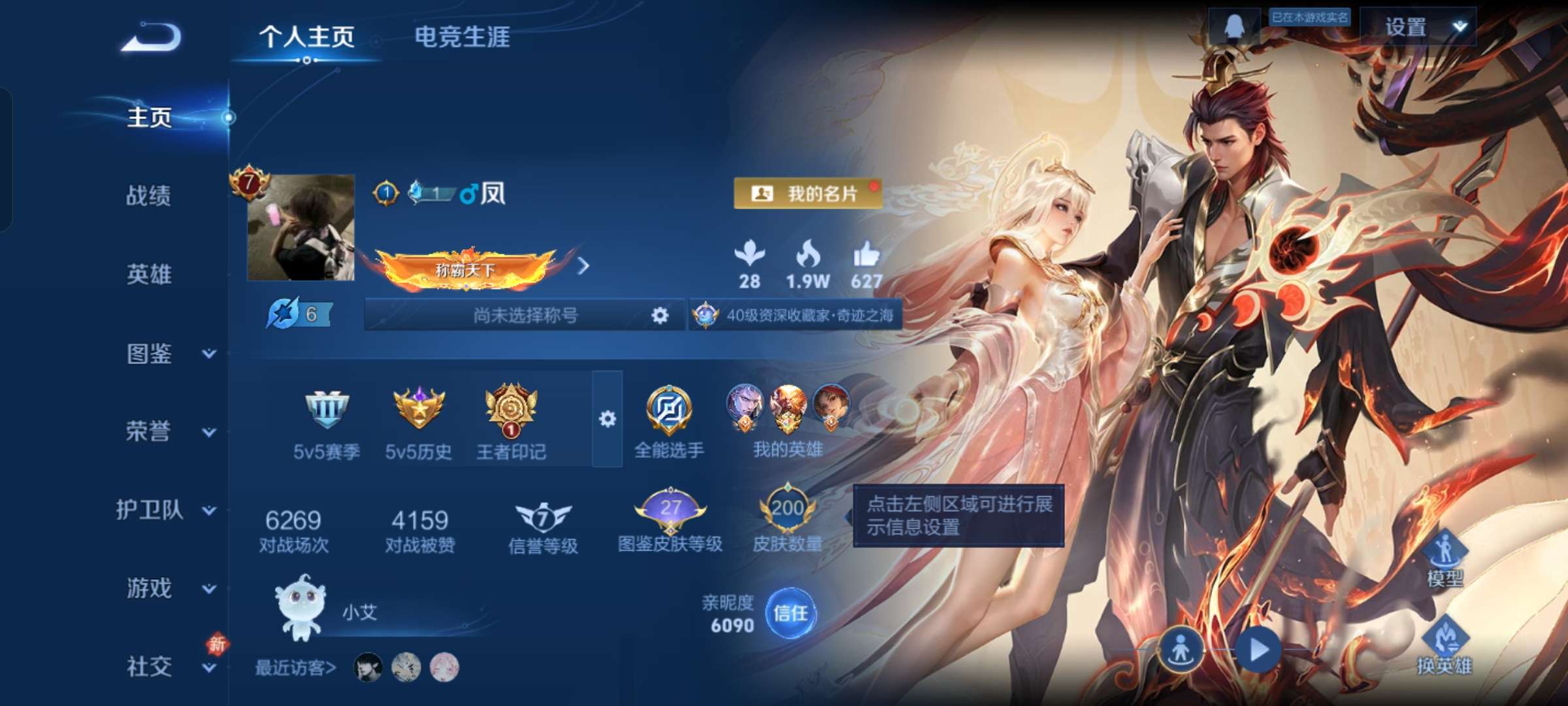
Task: Expand the 图鉴 sidebar section
Action: (x=150, y=353)
